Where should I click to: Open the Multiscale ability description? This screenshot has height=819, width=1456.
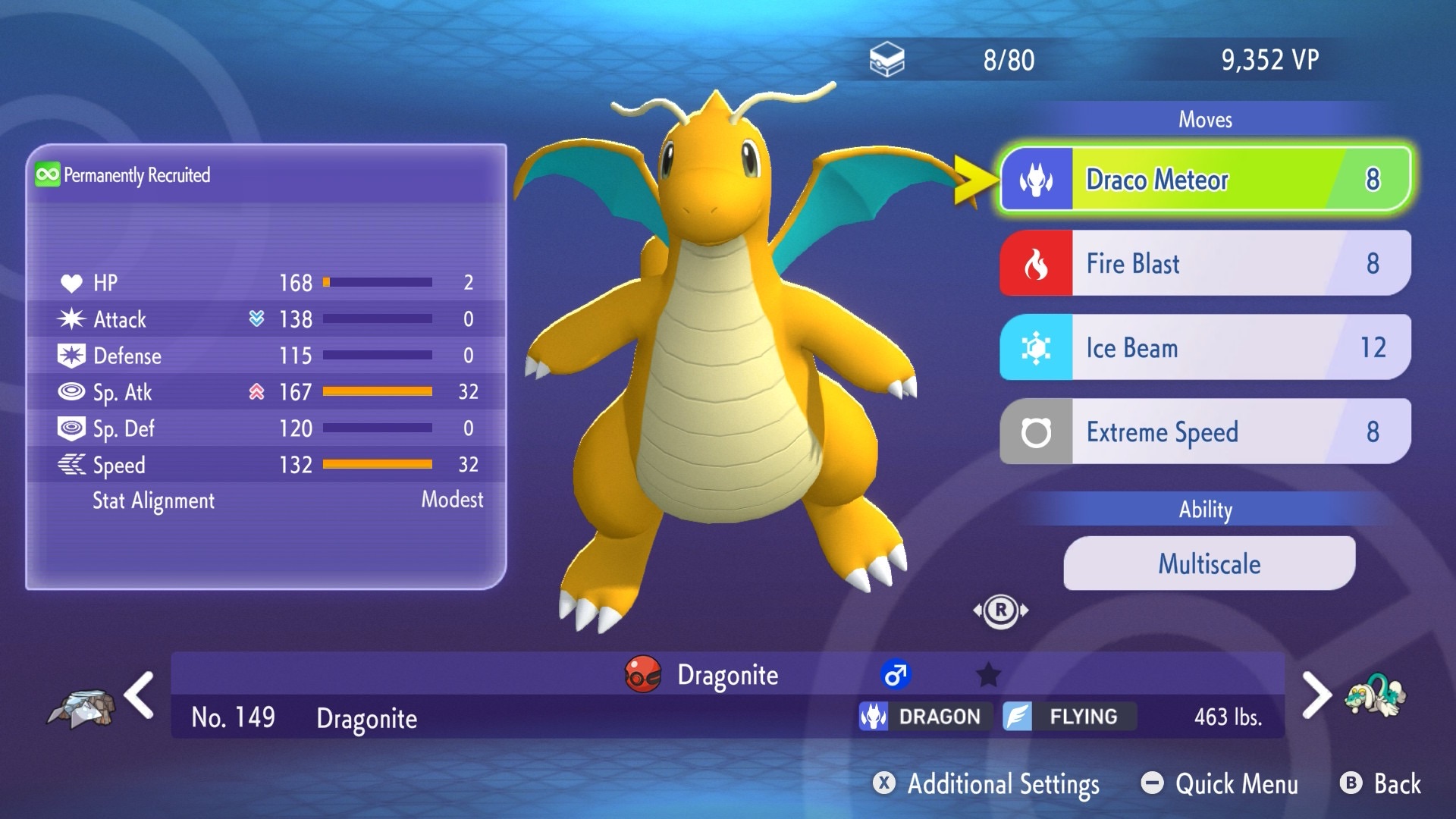1209,563
